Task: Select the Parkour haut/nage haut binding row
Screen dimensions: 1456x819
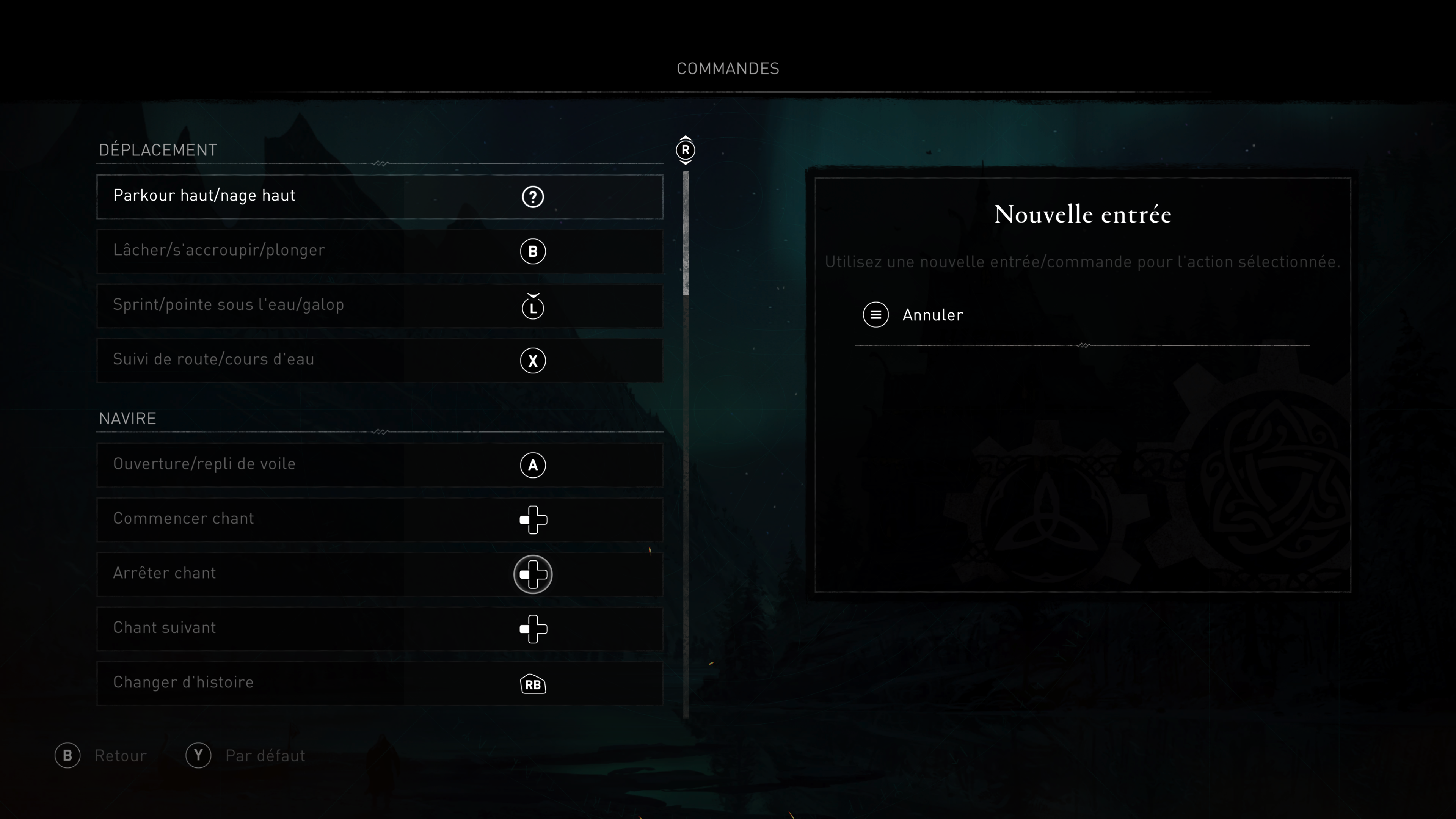Action: [x=379, y=197]
